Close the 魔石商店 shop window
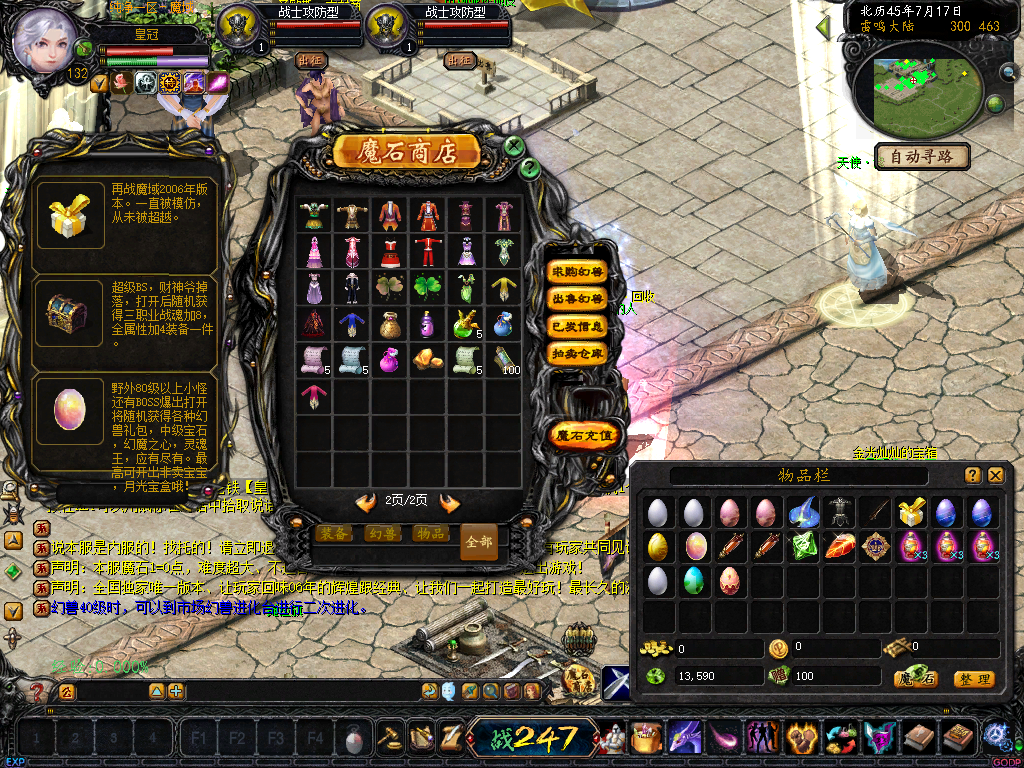This screenshot has height=768, width=1024. pyautogui.click(x=514, y=147)
